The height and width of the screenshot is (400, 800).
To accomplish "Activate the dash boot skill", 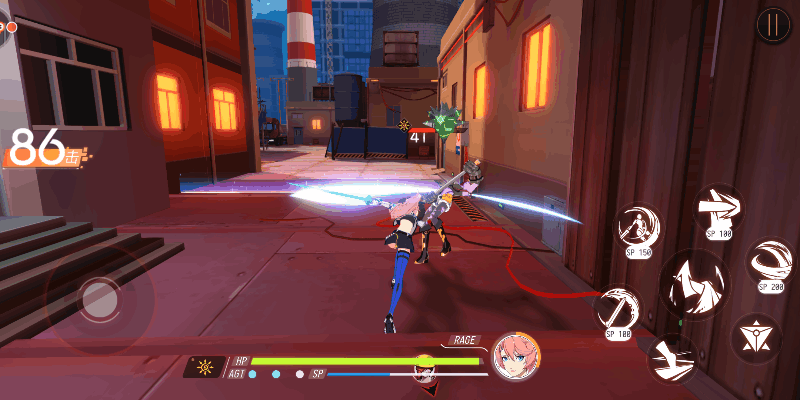I will click(671, 358).
